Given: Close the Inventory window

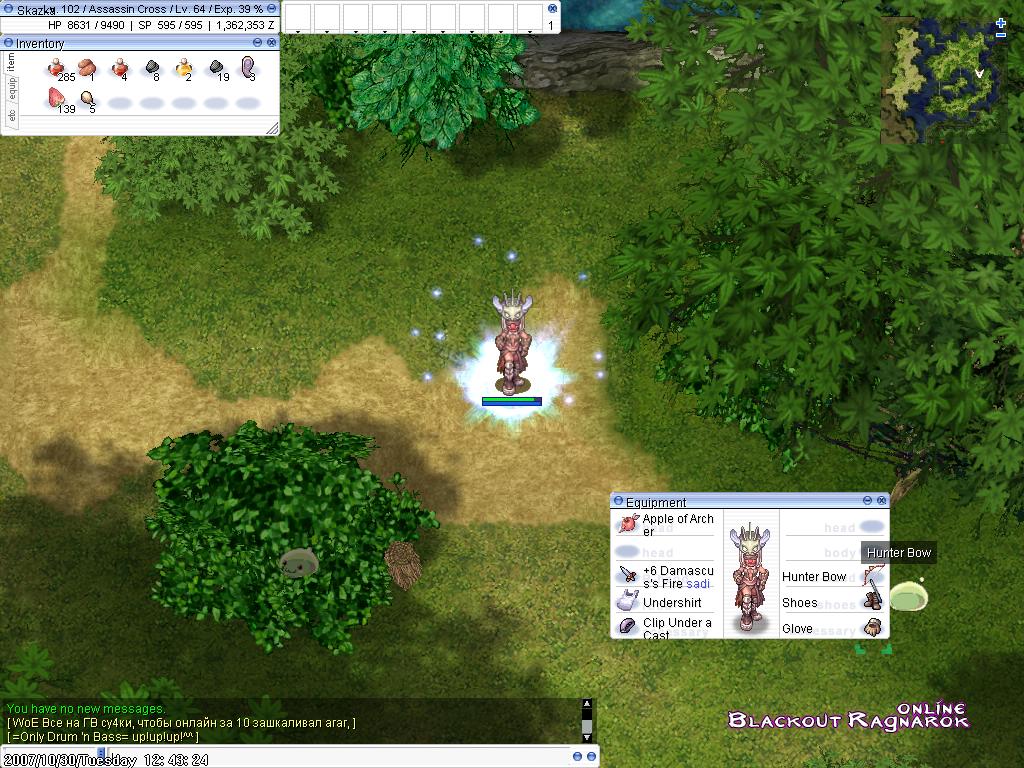Looking at the screenshot, I should [x=272, y=43].
